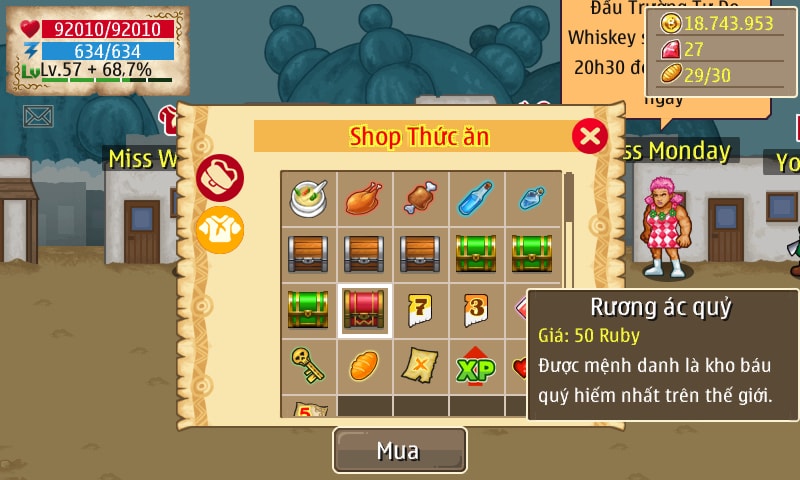Select the golden skull key item
800x480 pixels.
click(308, 366)
